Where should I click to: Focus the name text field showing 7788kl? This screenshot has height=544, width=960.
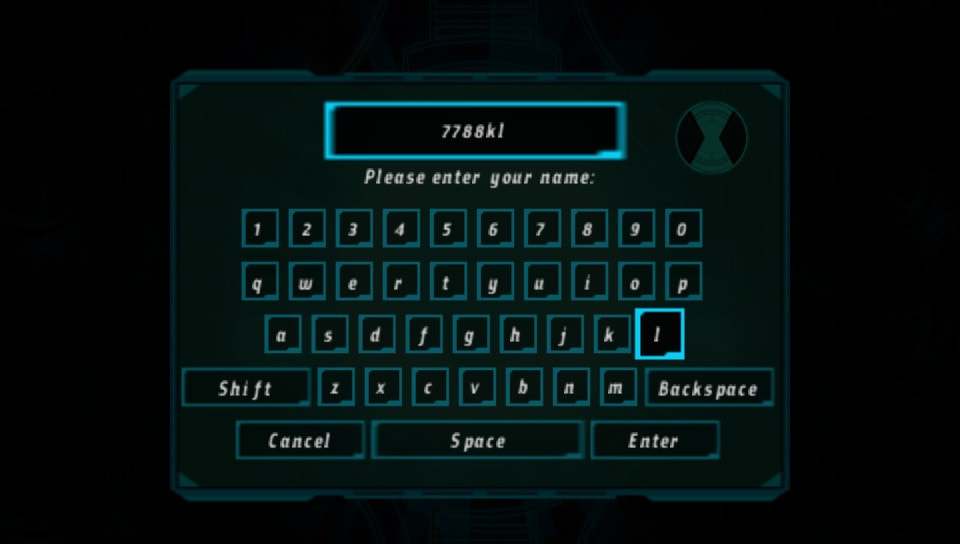click(x=475, y=131)
